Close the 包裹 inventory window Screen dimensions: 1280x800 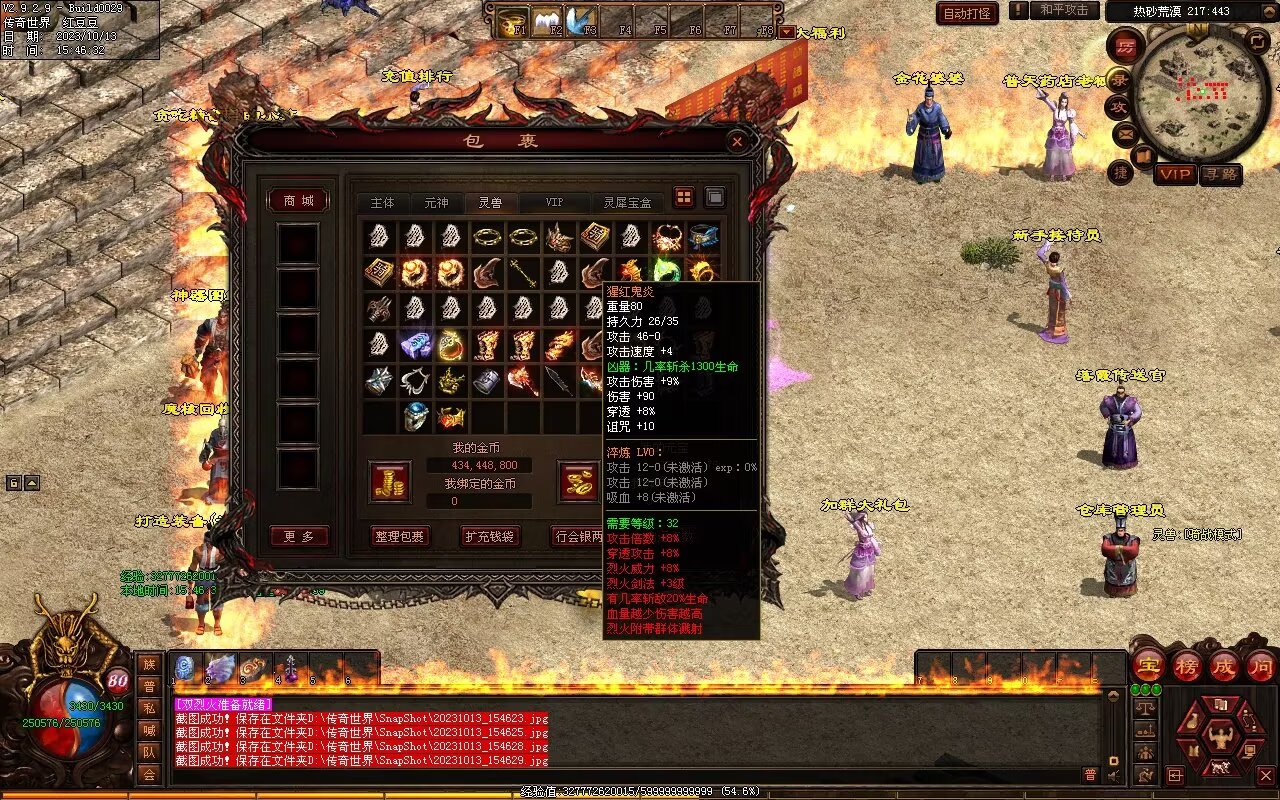coord(737,142)
